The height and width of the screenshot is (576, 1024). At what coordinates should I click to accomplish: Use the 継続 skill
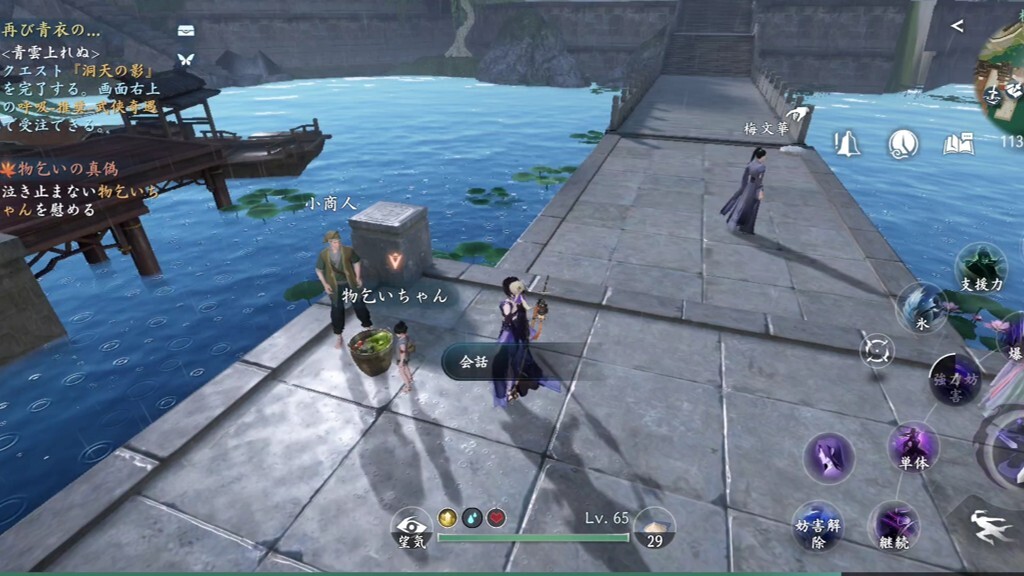coord(893,525)
